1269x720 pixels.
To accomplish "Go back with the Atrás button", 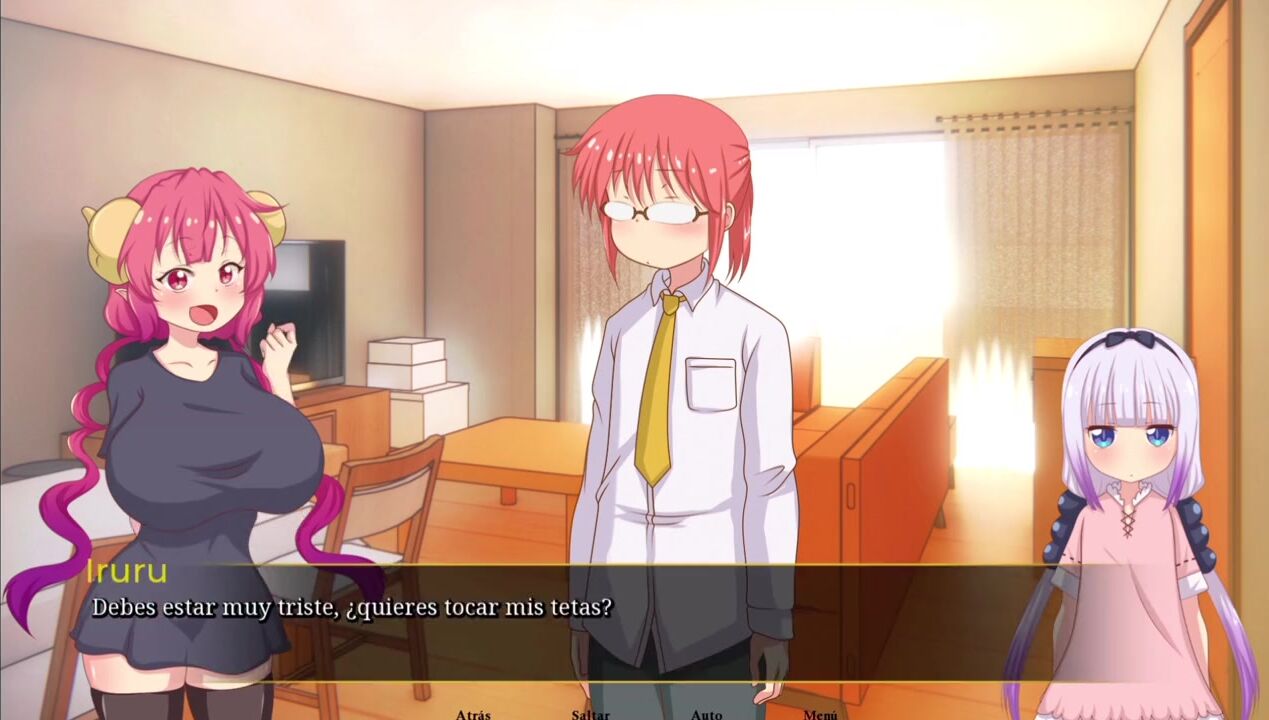I will click(473, 714).
